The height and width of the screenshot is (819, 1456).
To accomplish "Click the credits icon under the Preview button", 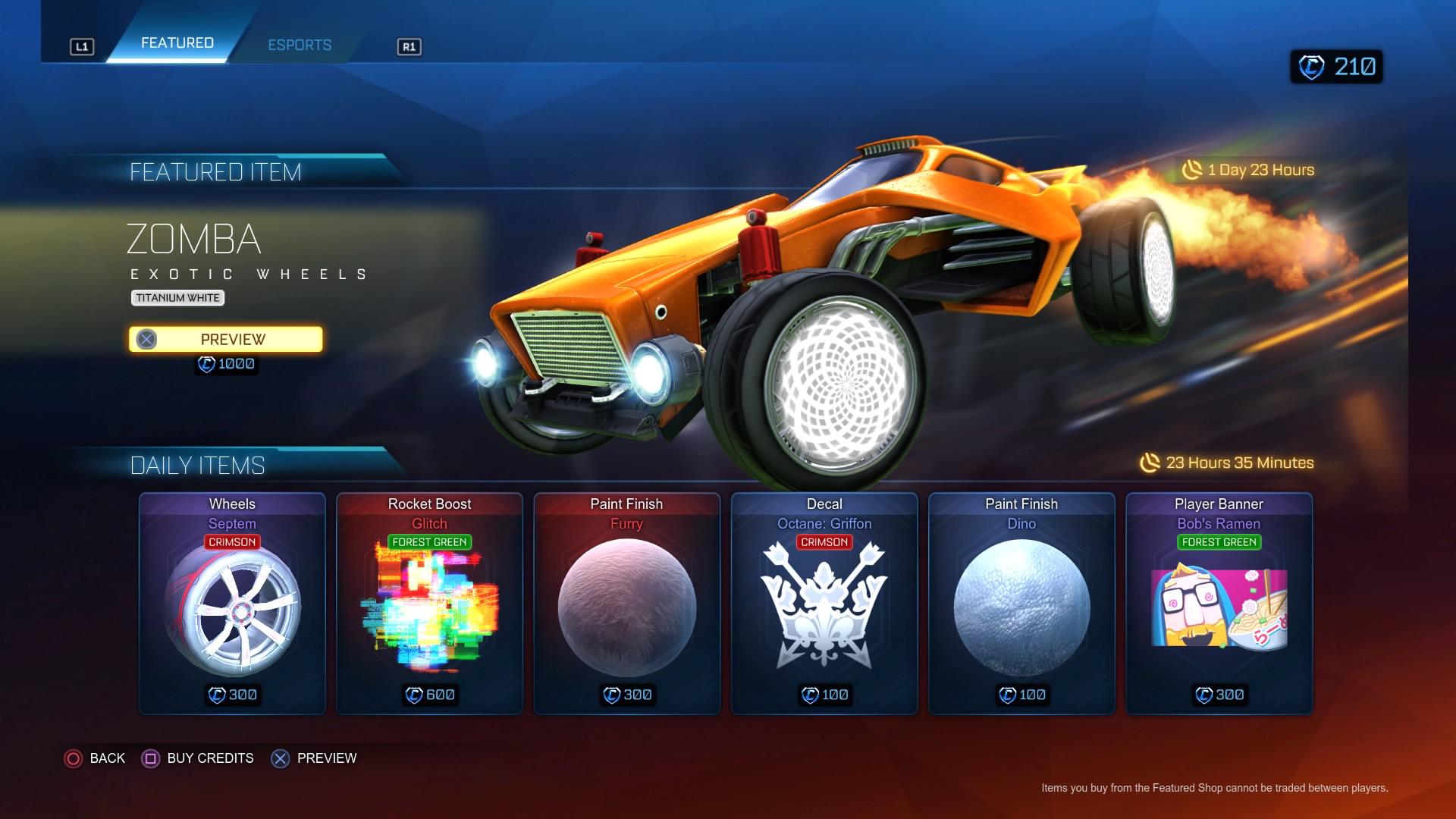I will point(206,363).
